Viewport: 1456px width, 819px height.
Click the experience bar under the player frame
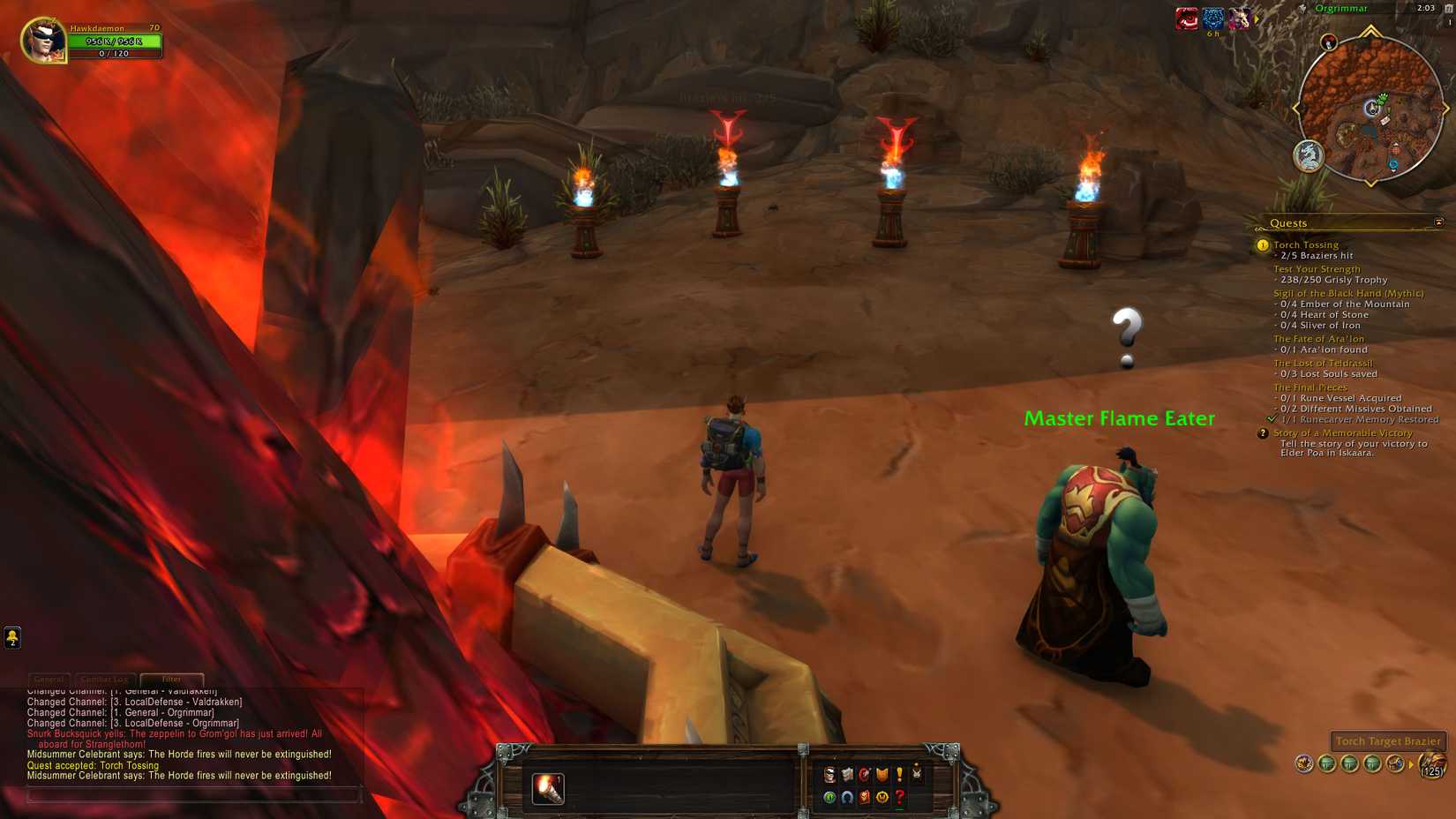click(116, 53)
